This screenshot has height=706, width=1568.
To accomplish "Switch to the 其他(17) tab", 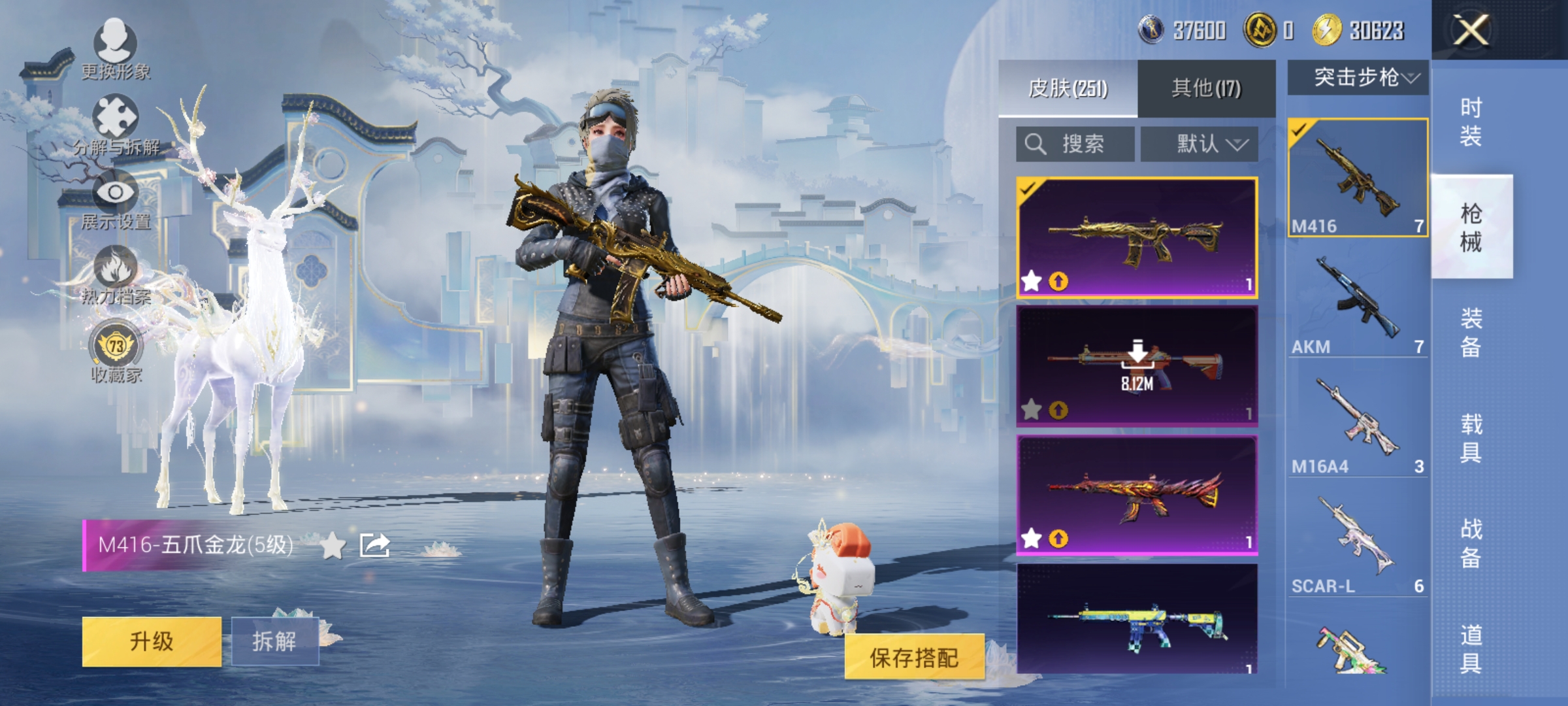I will point(1206,90).
